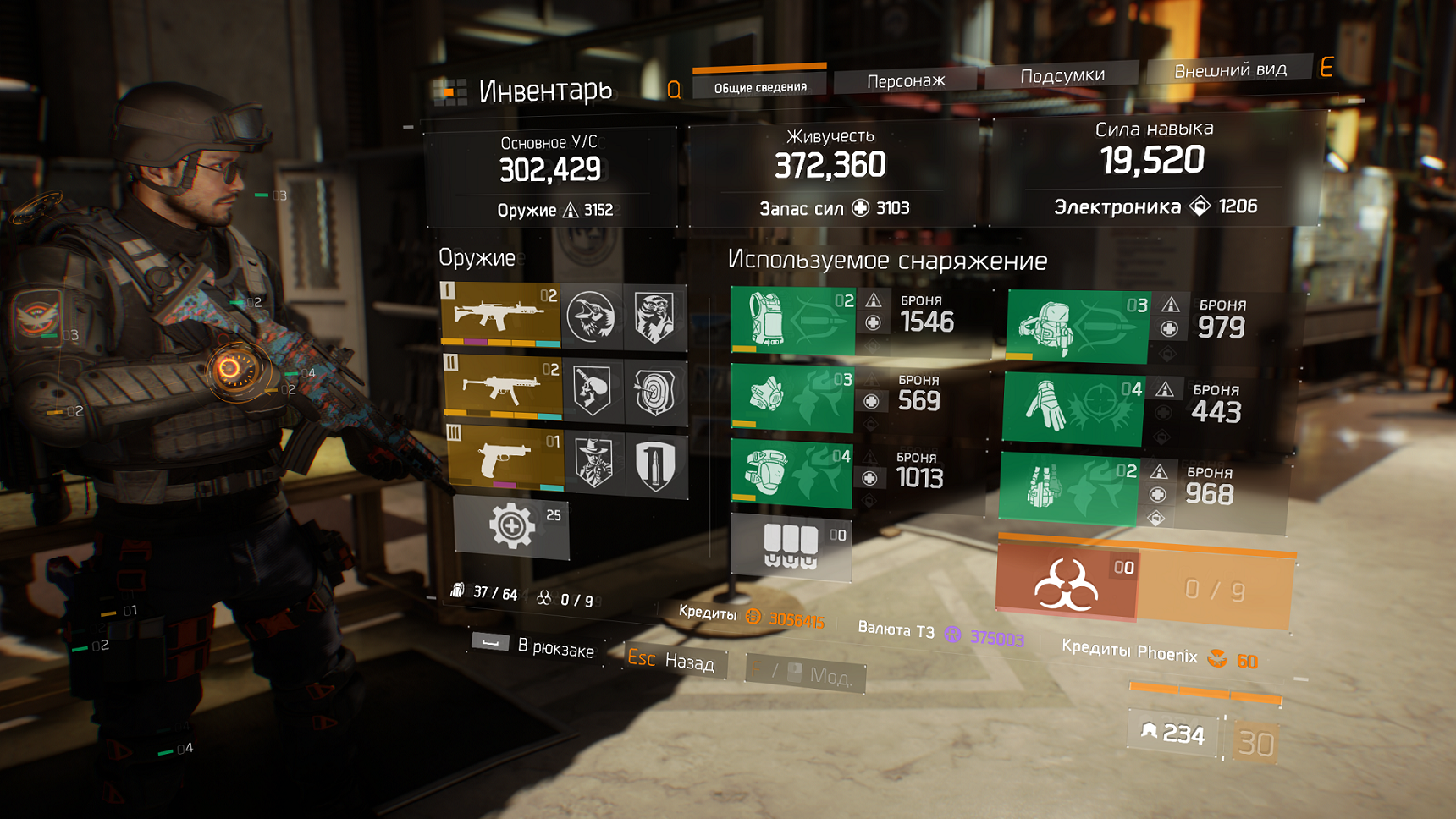Open the empty magazine pouch slot

(791, 547)
